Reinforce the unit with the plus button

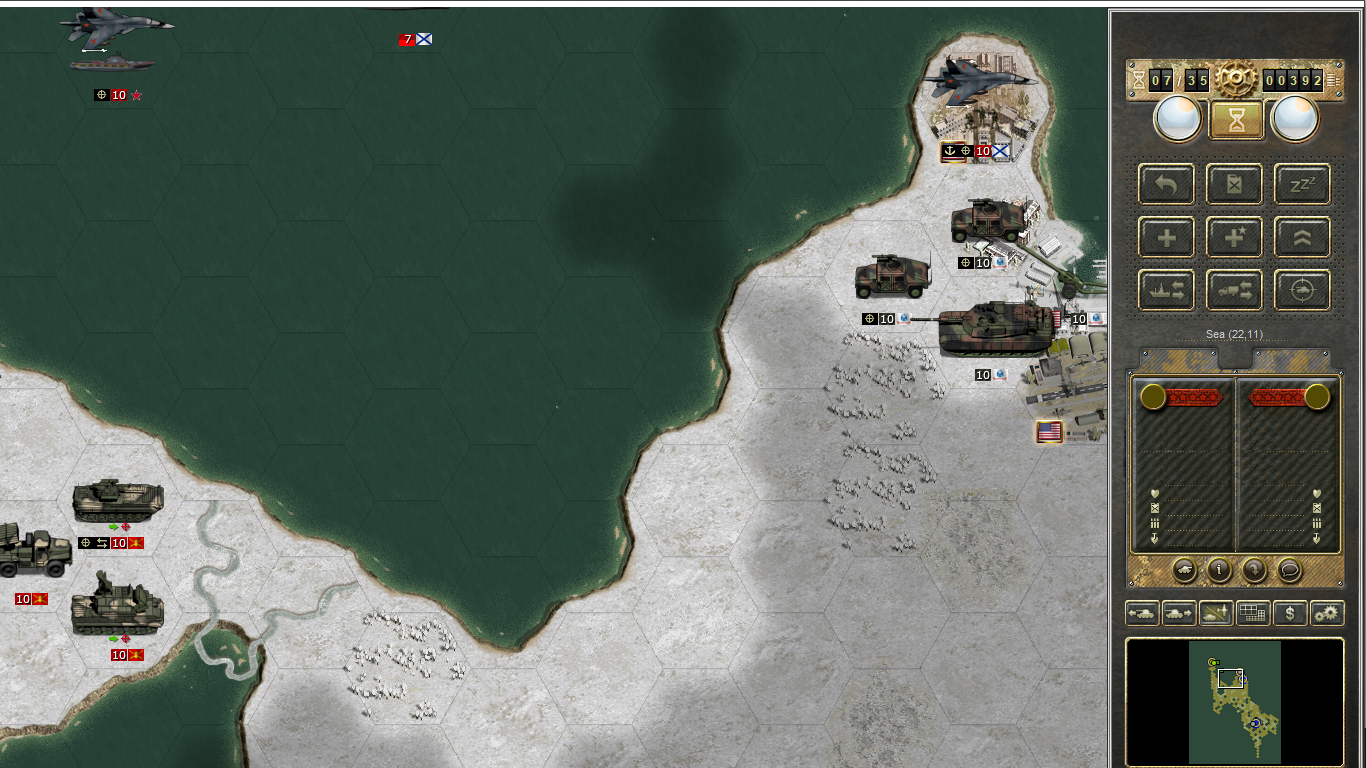pyautogui.click(x=1166, y=238)
